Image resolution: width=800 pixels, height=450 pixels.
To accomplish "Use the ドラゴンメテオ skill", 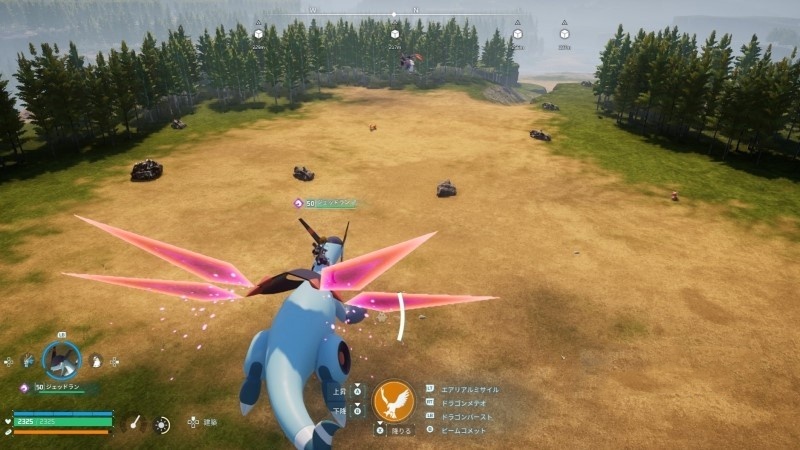I will click(463, 402).
